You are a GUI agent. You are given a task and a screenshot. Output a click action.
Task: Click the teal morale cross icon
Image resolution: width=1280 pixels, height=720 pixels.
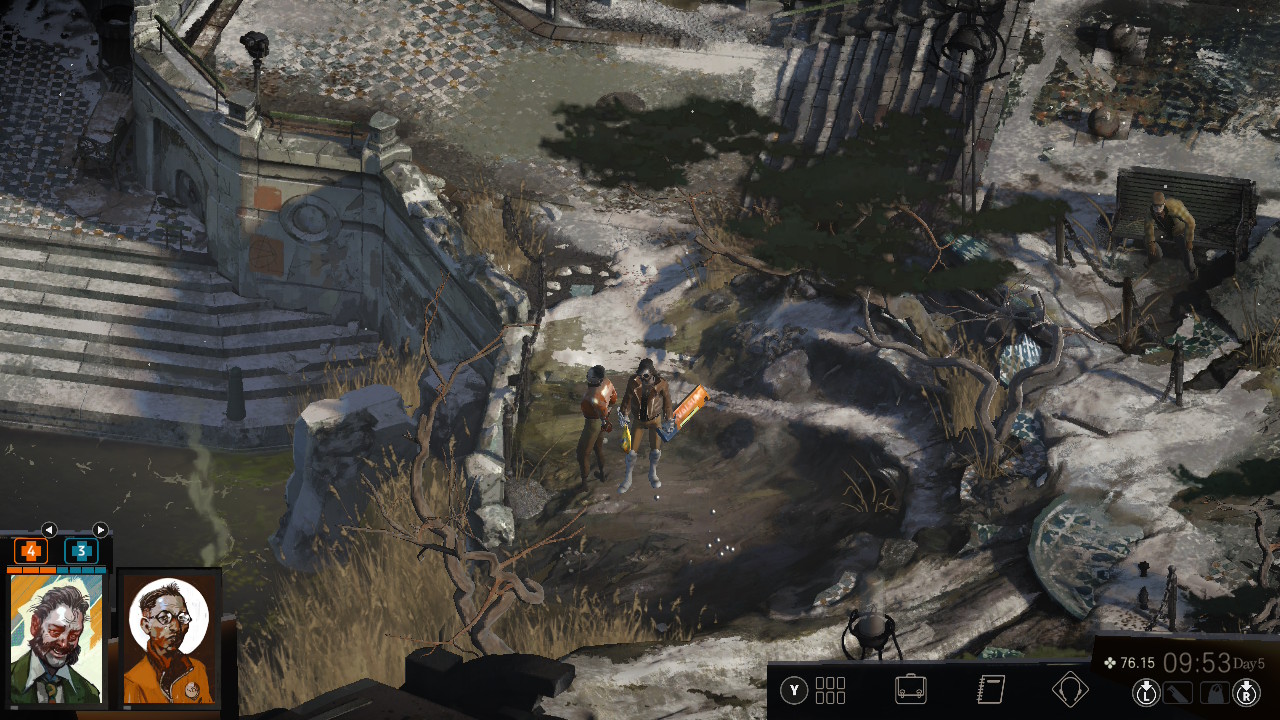tap(81, 551)
